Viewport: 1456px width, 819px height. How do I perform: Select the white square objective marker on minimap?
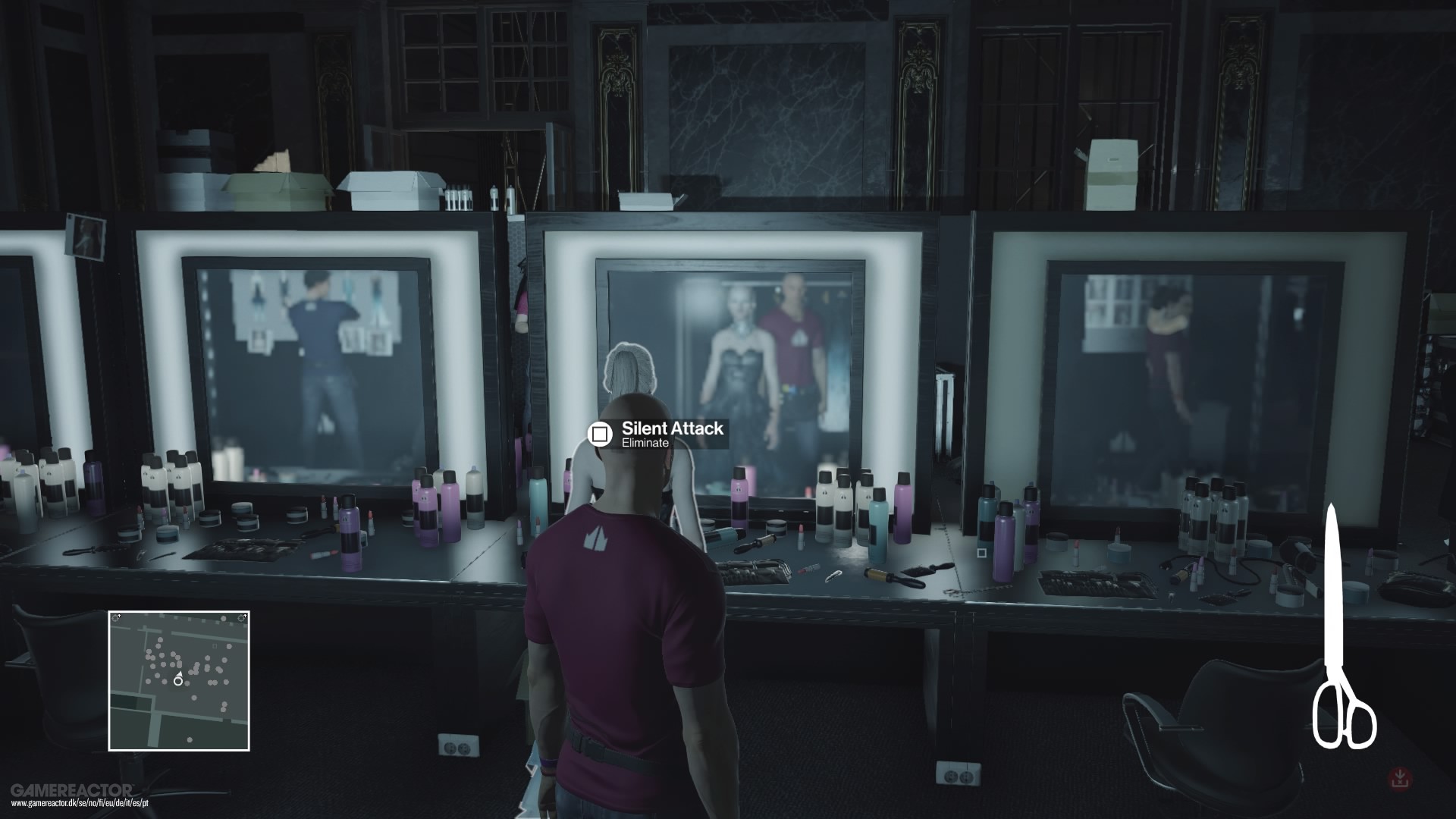(x=215, y=645)
